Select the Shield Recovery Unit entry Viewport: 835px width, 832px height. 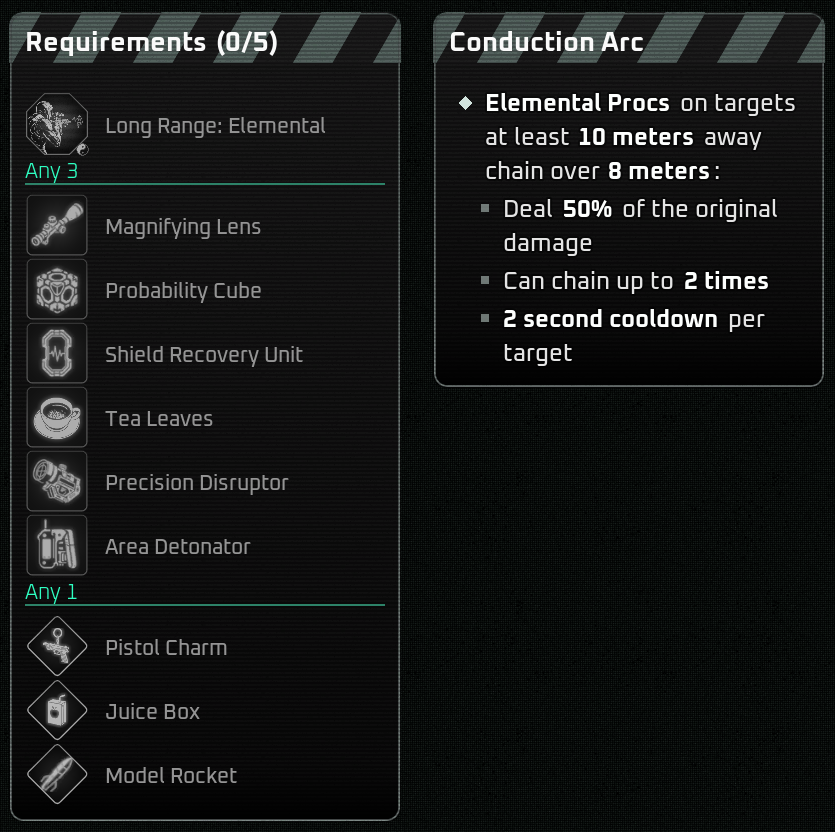(x=204, y=355)
